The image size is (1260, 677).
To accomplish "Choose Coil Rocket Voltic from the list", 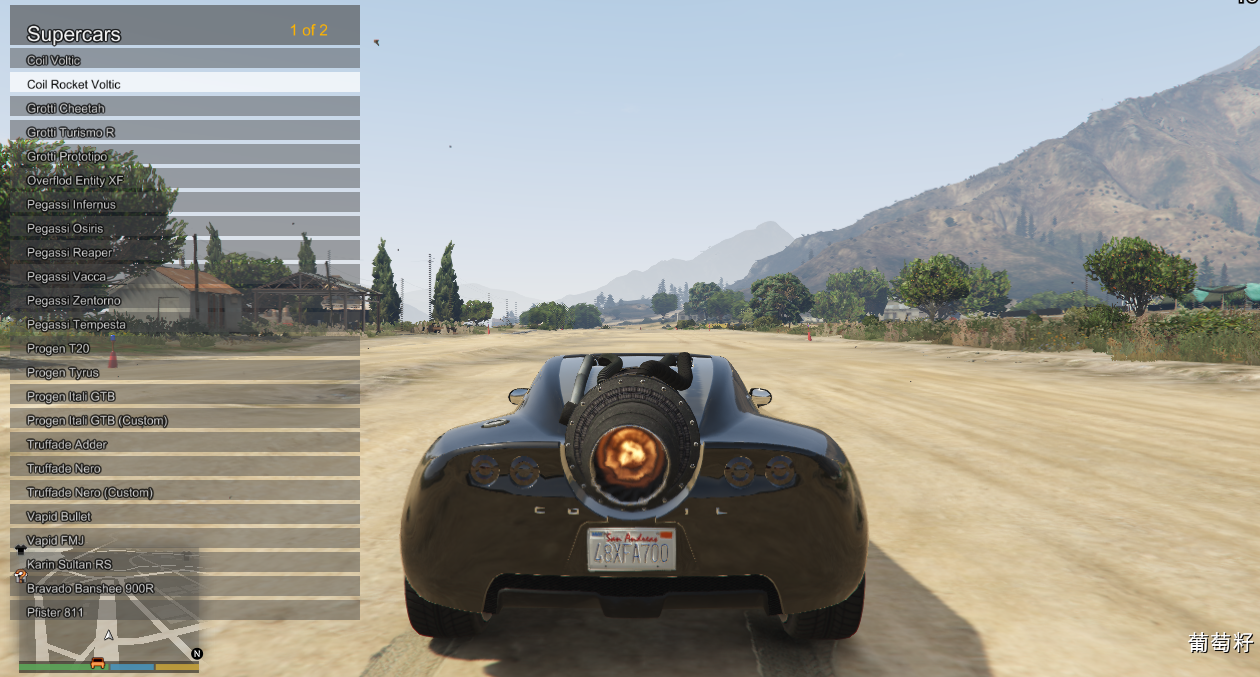I will pyautogui.click(x=185, y=84).
